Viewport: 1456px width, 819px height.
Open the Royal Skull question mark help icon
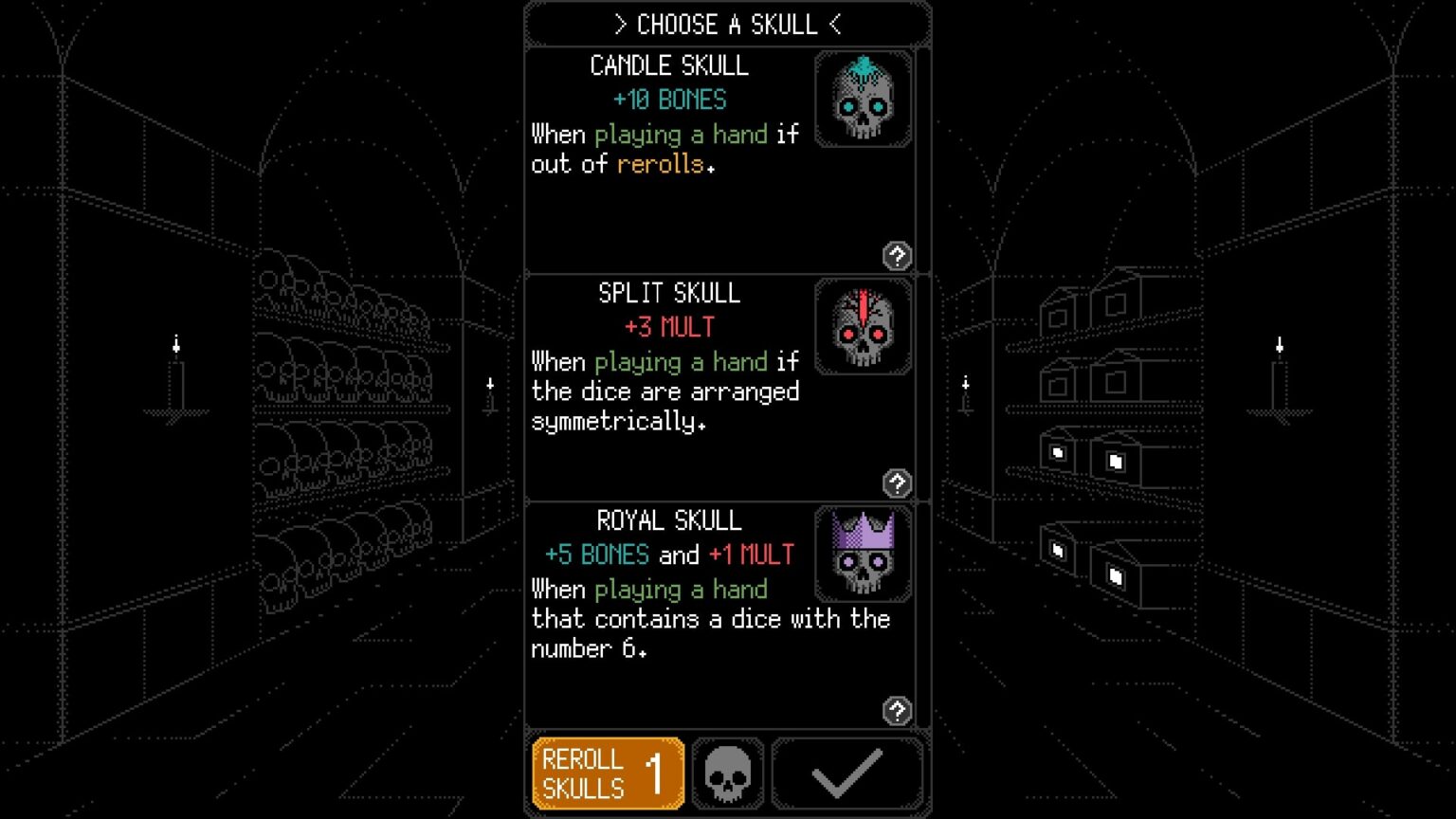(897, 709)
